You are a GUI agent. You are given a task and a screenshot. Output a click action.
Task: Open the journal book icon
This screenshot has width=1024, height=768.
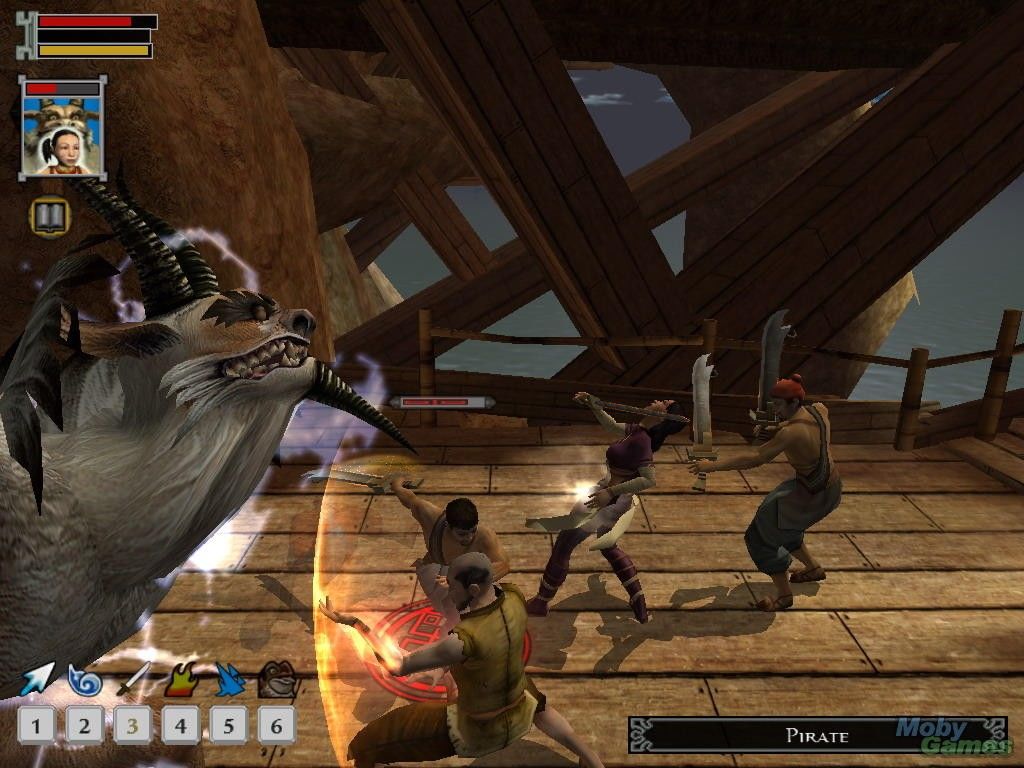50,215
